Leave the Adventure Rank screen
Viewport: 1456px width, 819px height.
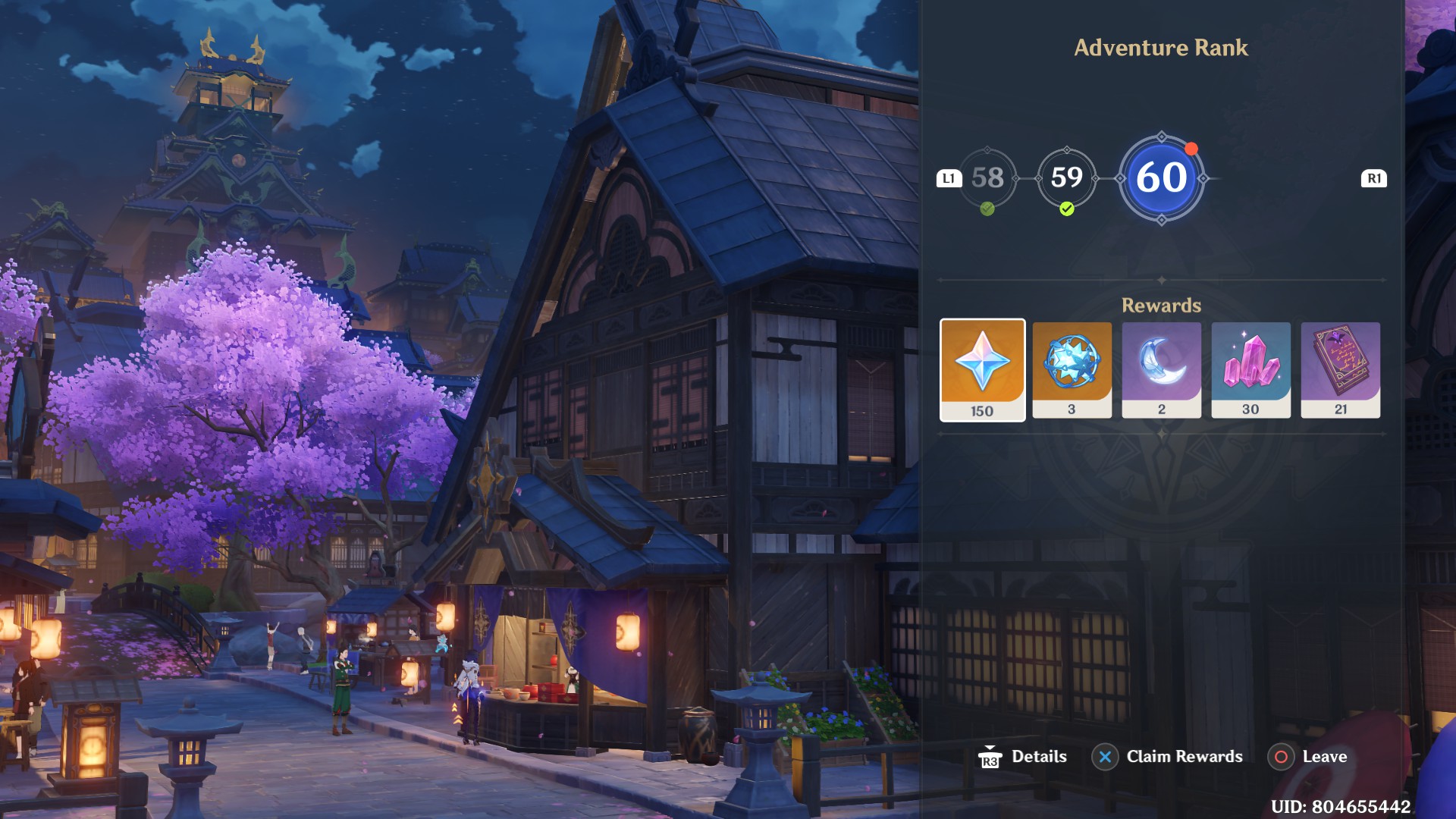(1281, 756)
